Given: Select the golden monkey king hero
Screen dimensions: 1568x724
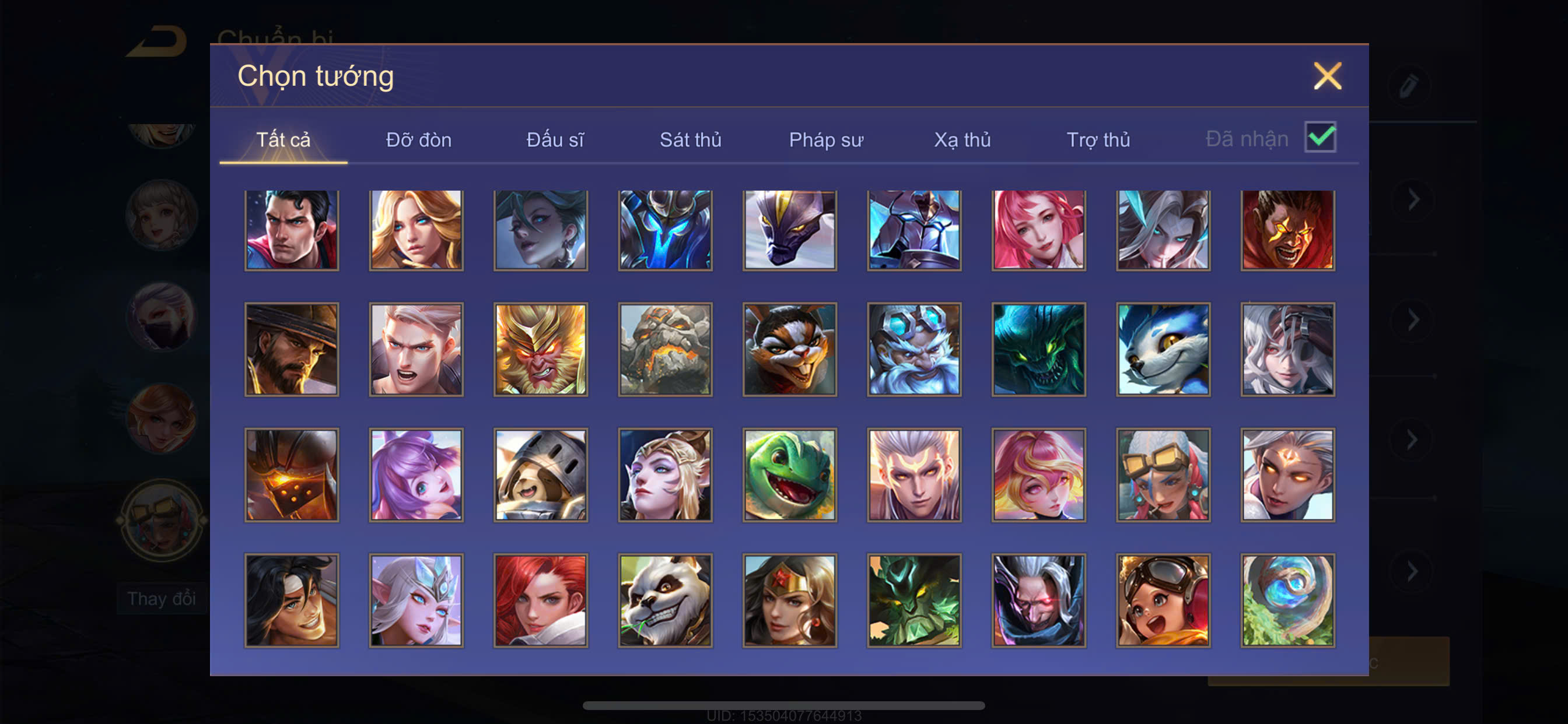Looking at the screenshot, I should point(541,349).
